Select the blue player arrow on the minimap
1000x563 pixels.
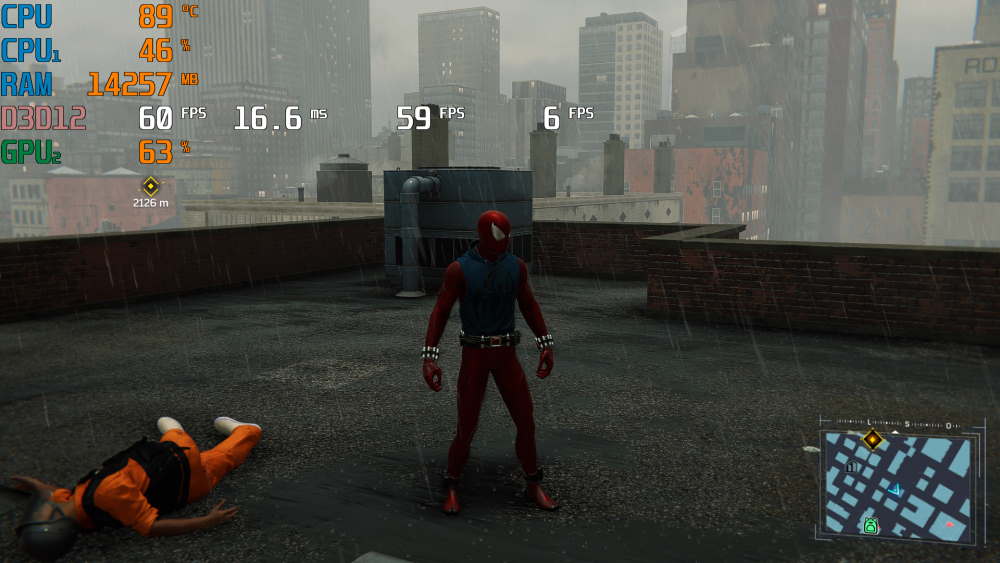coord(896,489)
